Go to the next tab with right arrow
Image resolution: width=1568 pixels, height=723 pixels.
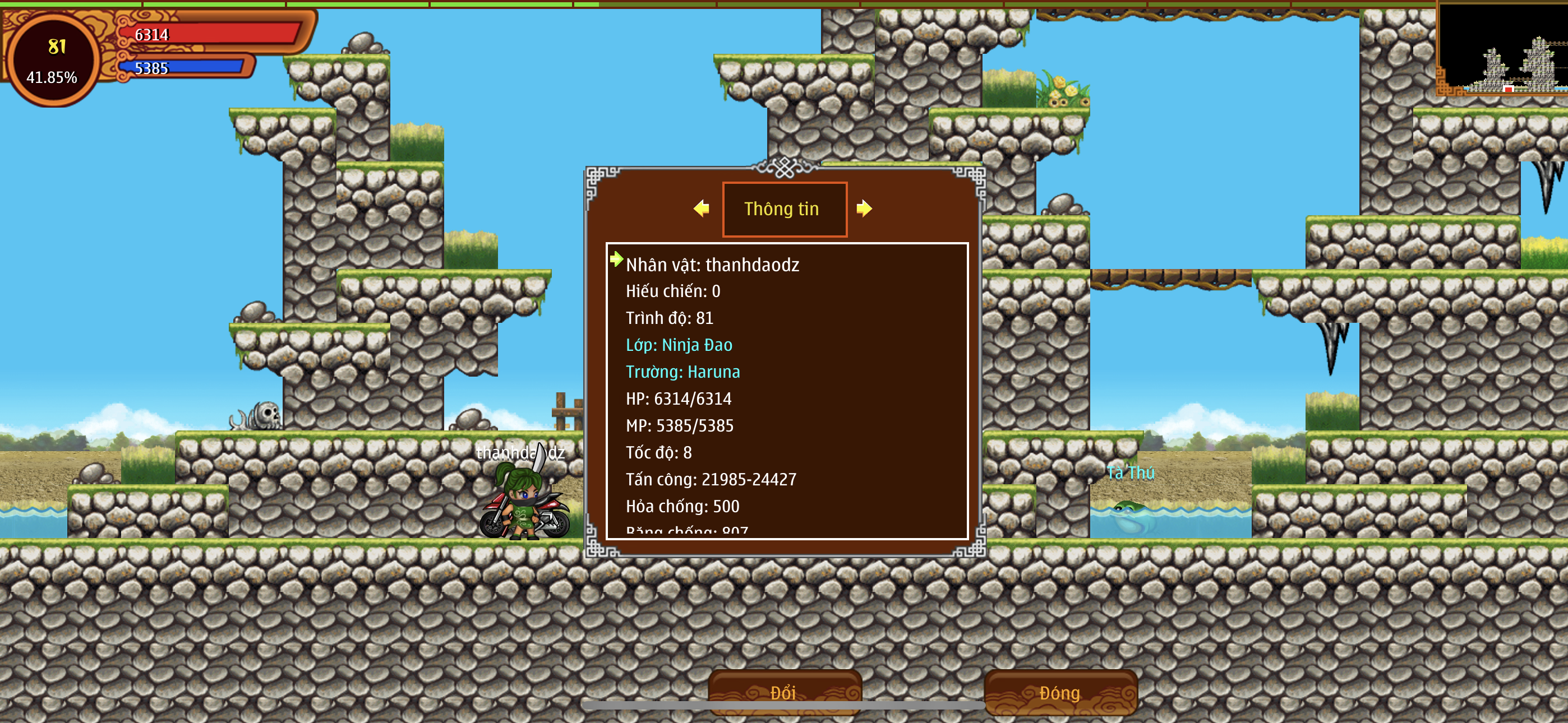[x=864, y=208]
